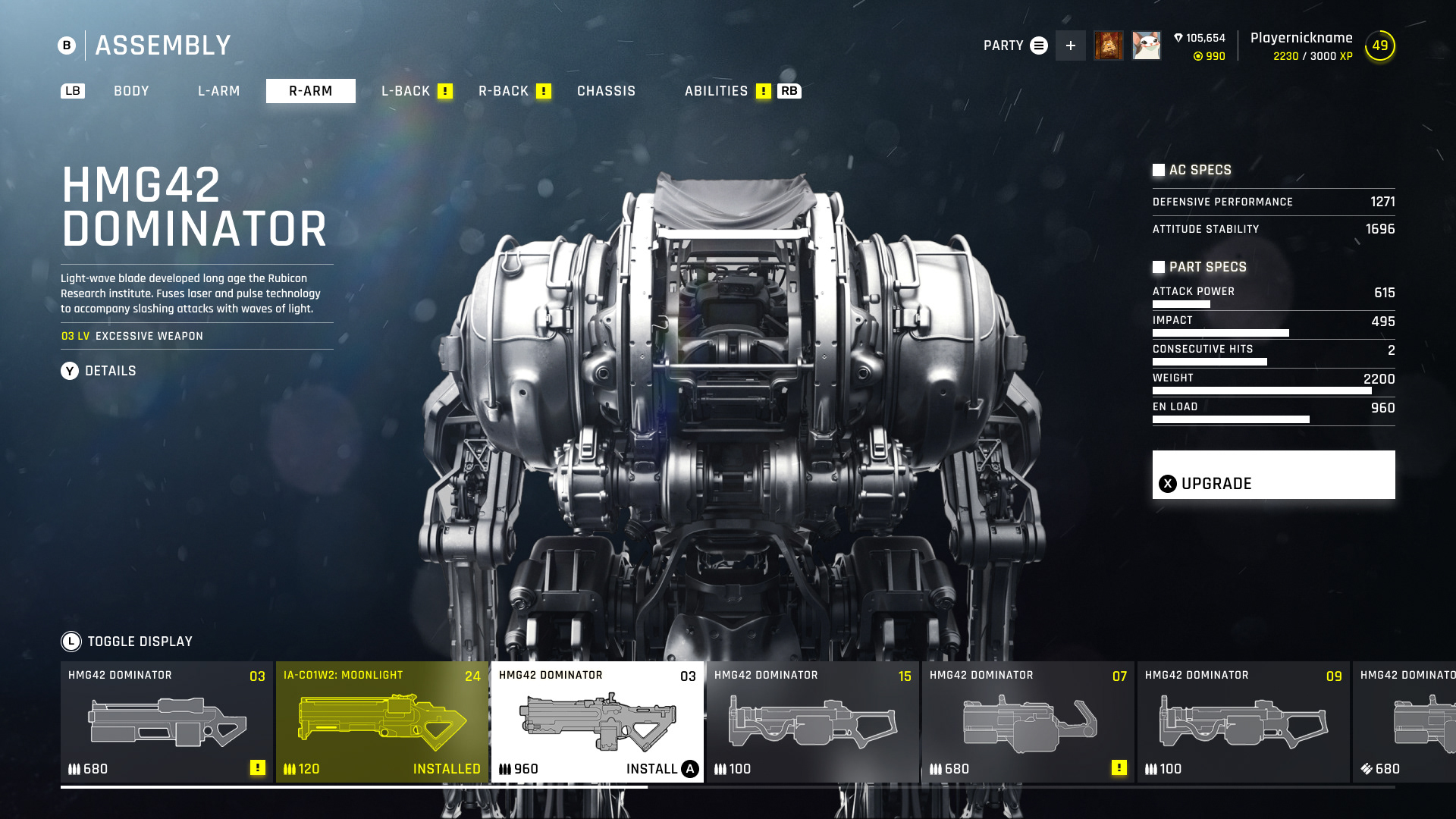
Task: Switch to the ABILITIES tab
Action: point(716,91)
